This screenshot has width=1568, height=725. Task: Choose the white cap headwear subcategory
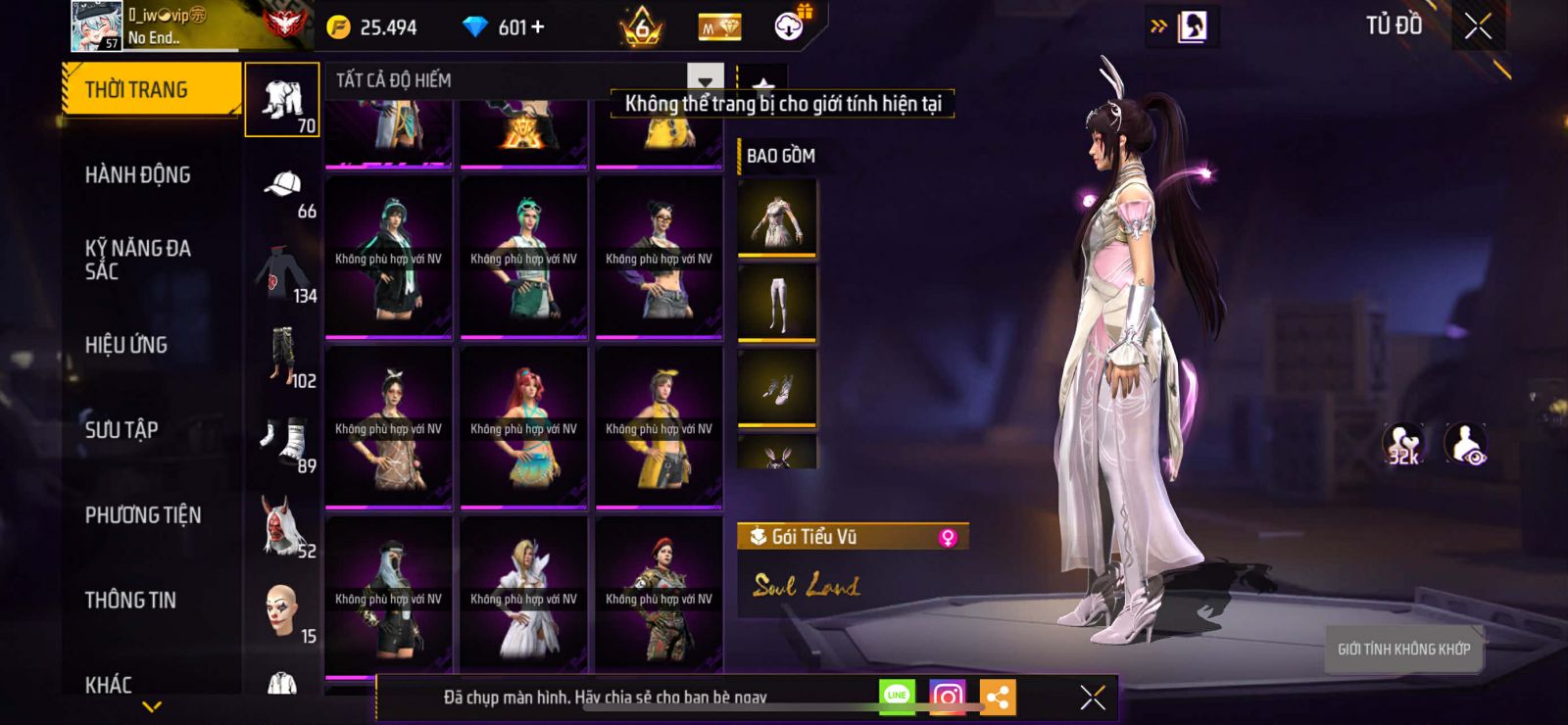(282, 186)
